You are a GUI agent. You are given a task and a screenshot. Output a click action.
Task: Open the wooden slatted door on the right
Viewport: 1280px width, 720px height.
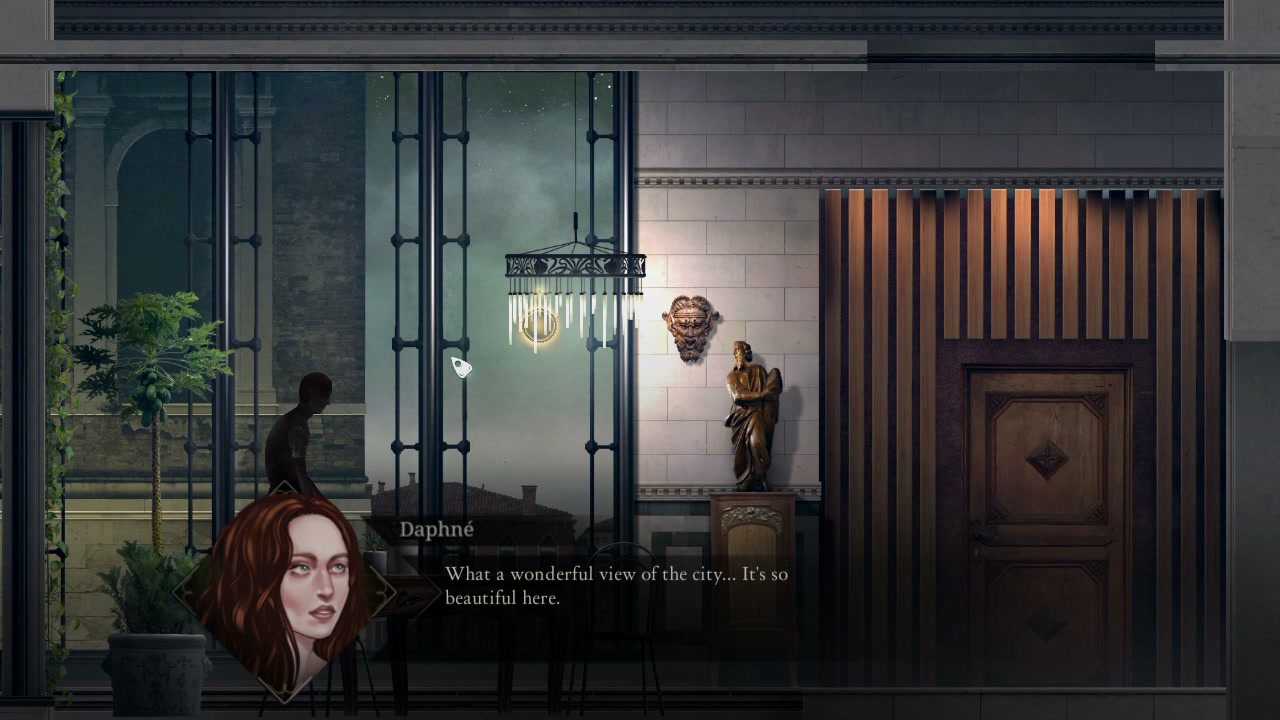(x=1048, y=520)
